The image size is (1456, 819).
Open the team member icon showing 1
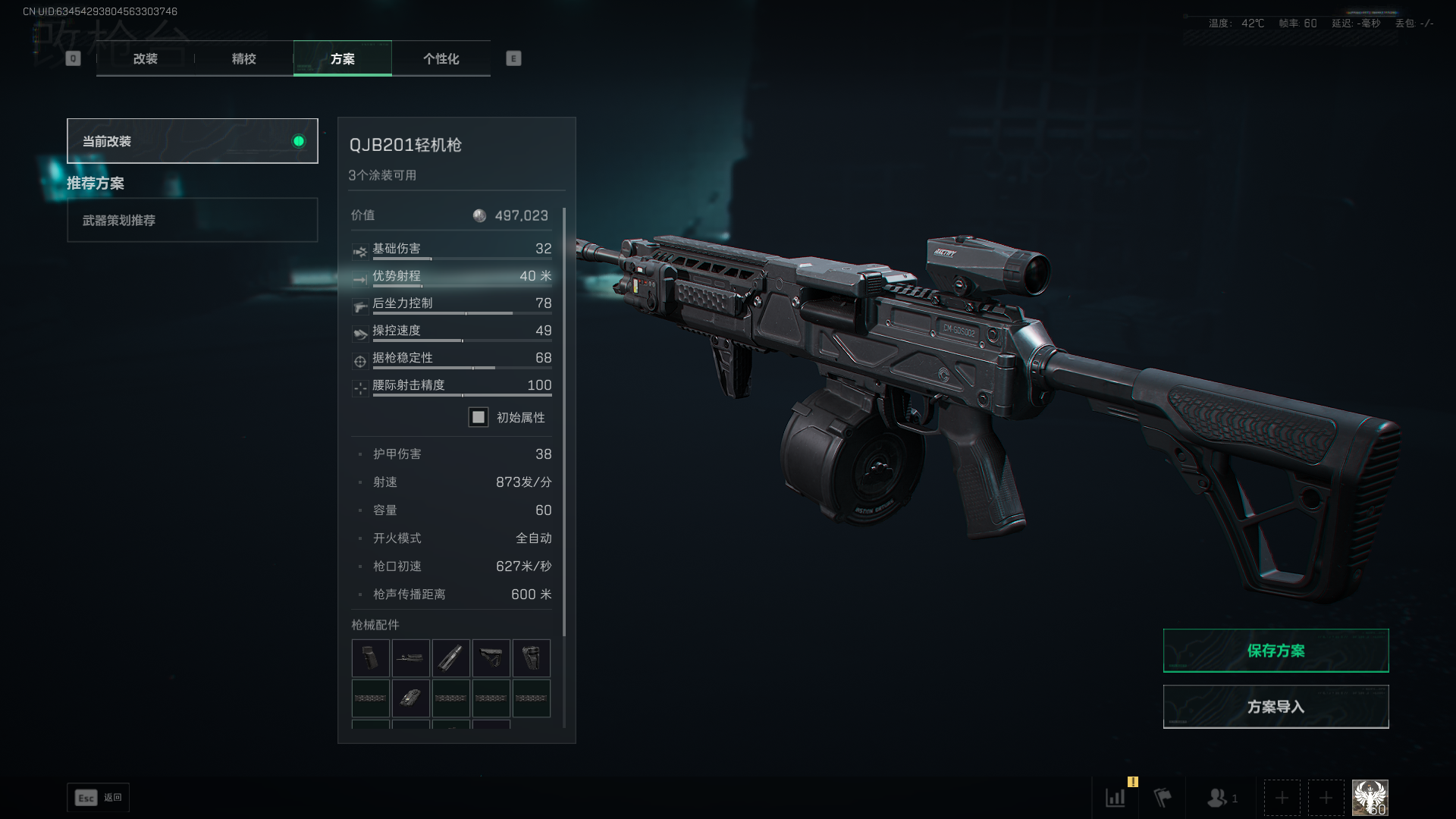click(1219, 797)
